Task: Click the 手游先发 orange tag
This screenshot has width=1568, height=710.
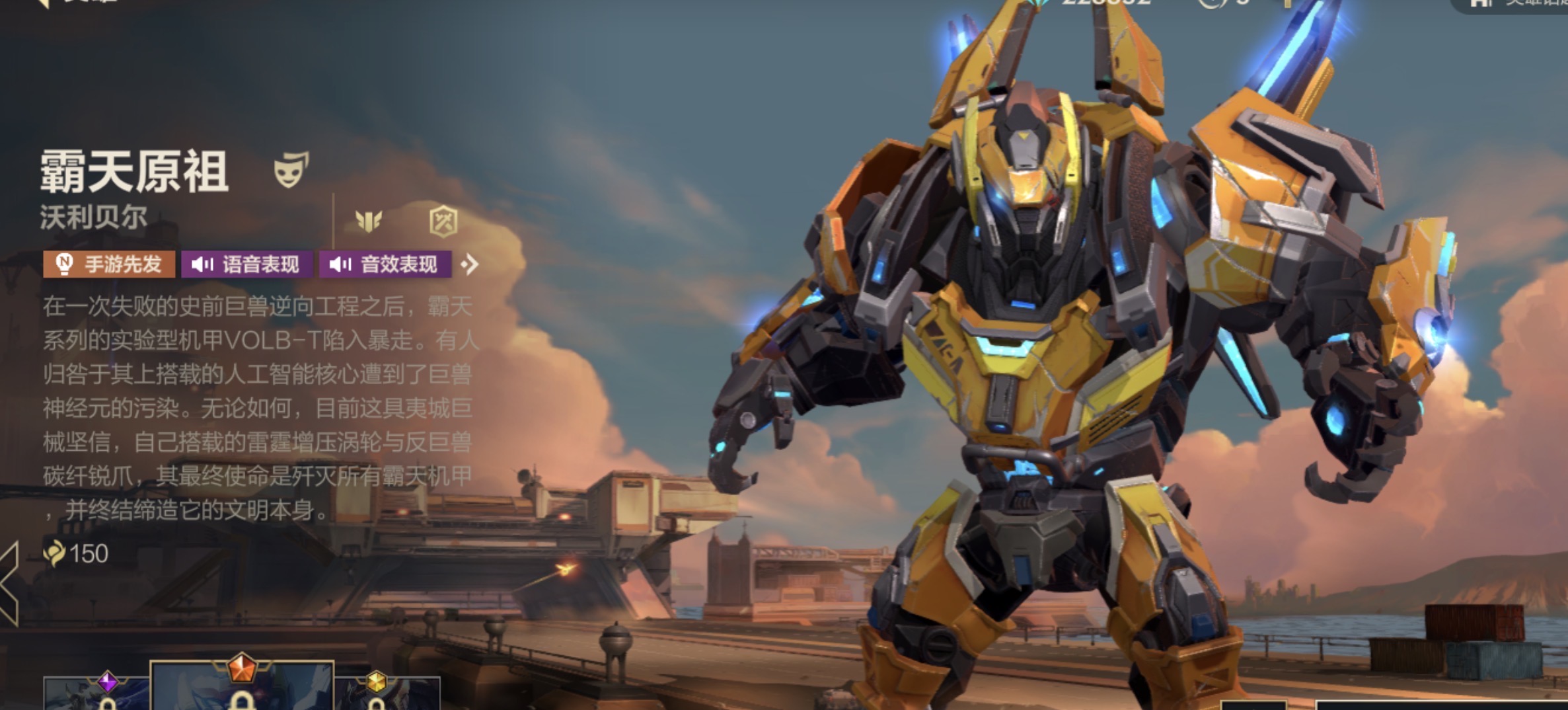Action: click(110, 264)
